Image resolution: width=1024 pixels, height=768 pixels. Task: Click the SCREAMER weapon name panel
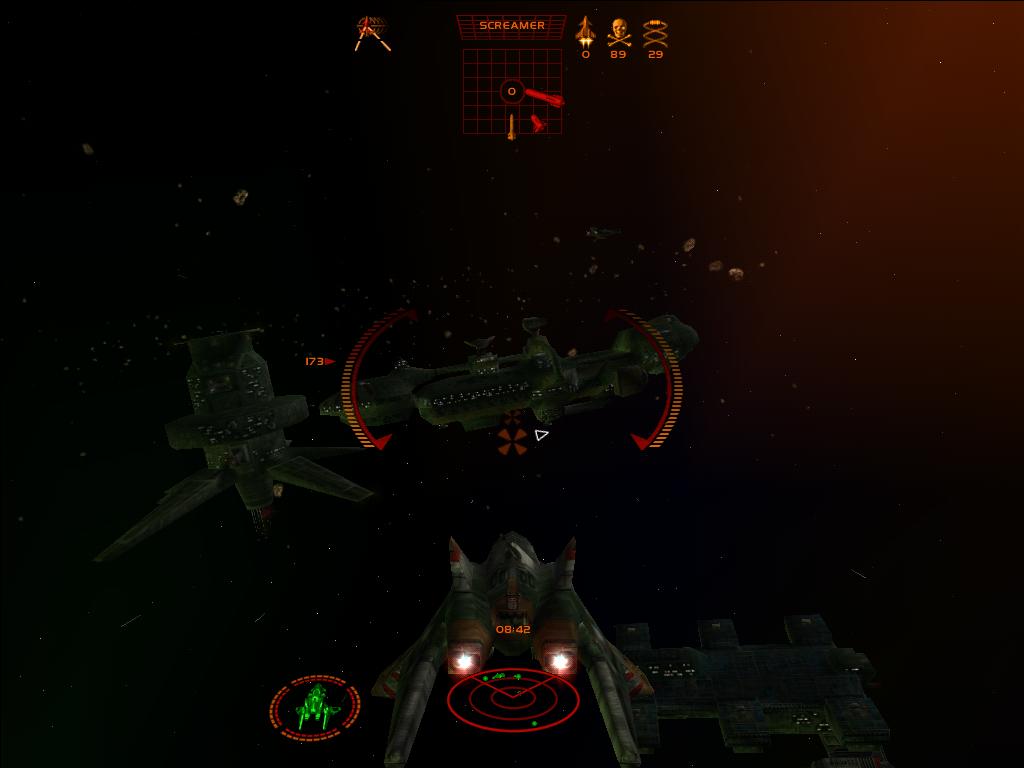[x=511, y=26]
